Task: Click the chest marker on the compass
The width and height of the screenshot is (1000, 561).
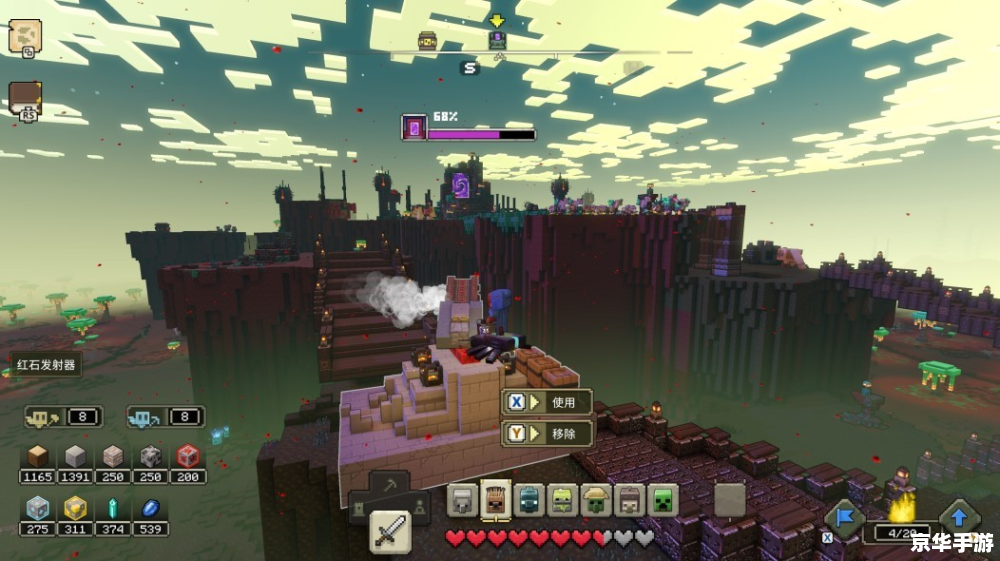Action: coord(428,41)
